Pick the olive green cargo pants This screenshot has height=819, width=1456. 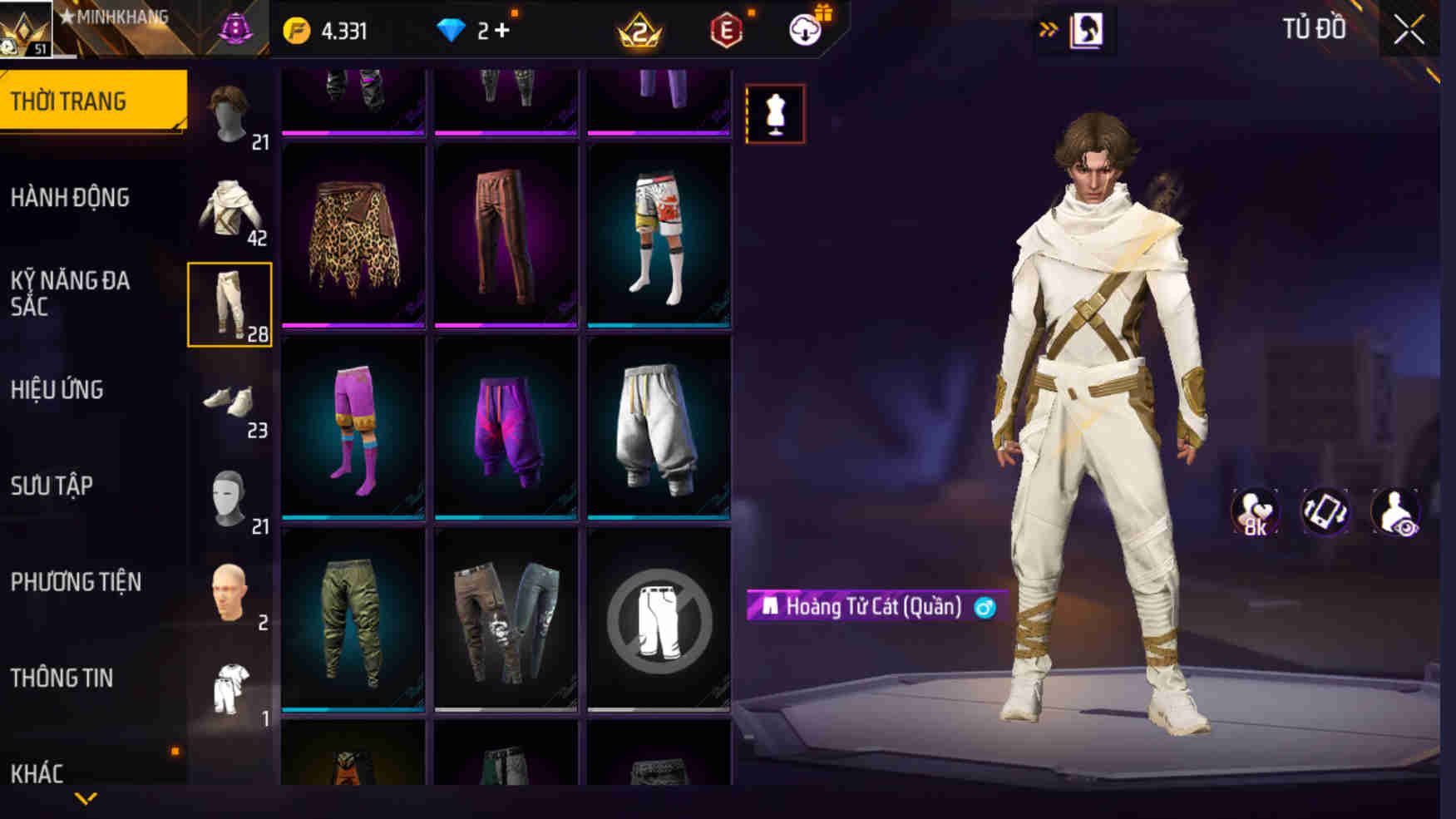point(353,620)
